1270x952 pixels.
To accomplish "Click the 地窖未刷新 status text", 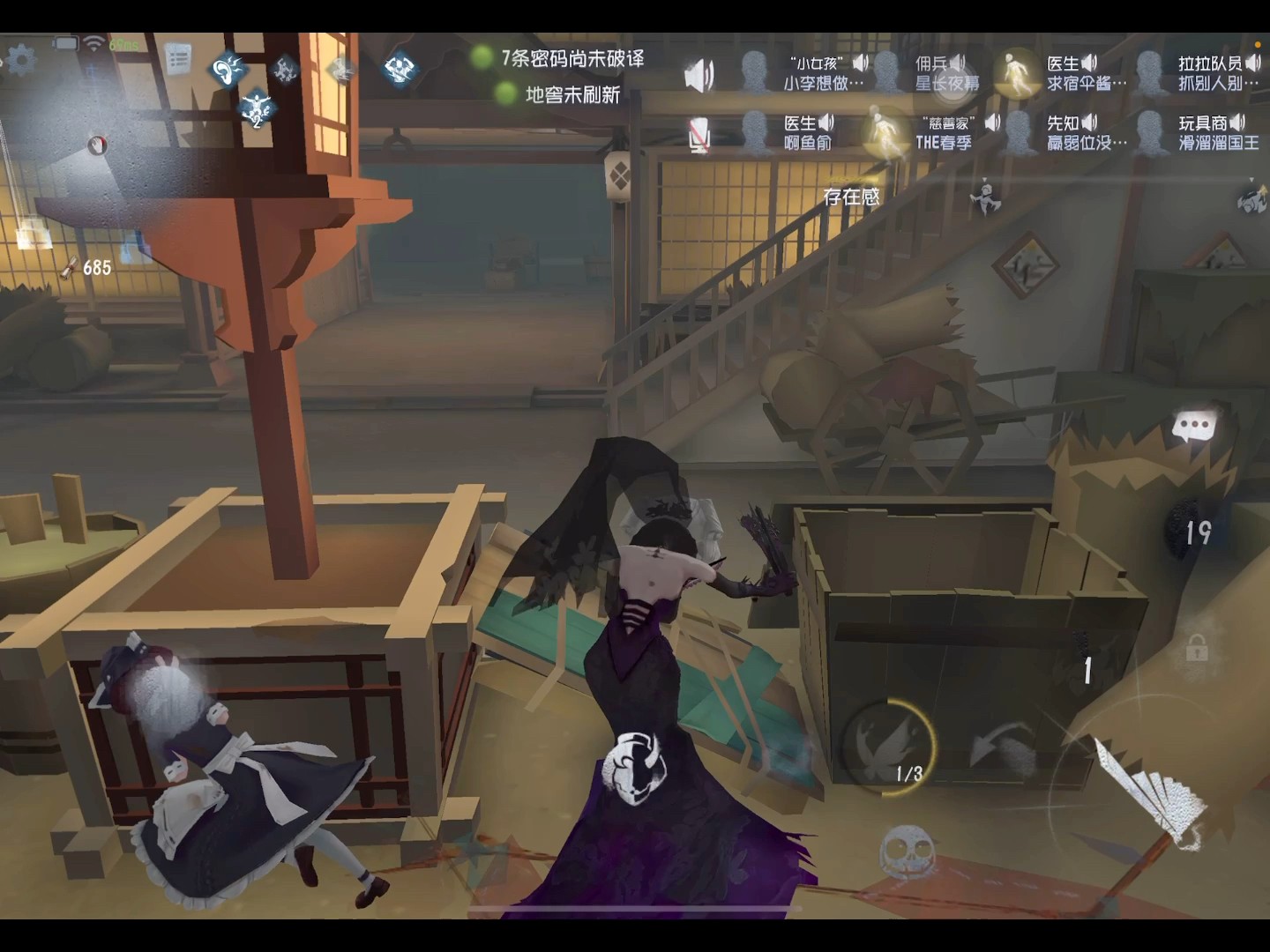I will tap(573, 94).
